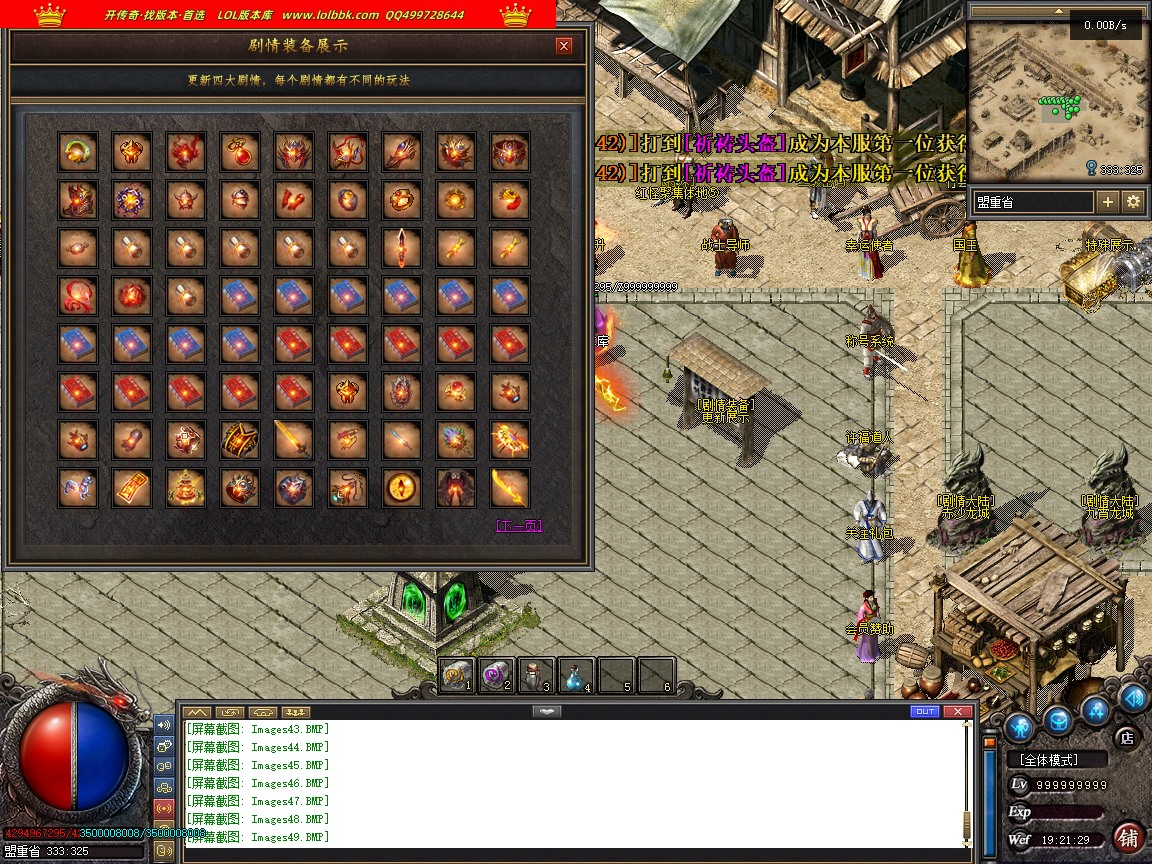1152x864 pixels.
Task: Use the blue potion in hotbar slot 4
Action: pos(576,675)
